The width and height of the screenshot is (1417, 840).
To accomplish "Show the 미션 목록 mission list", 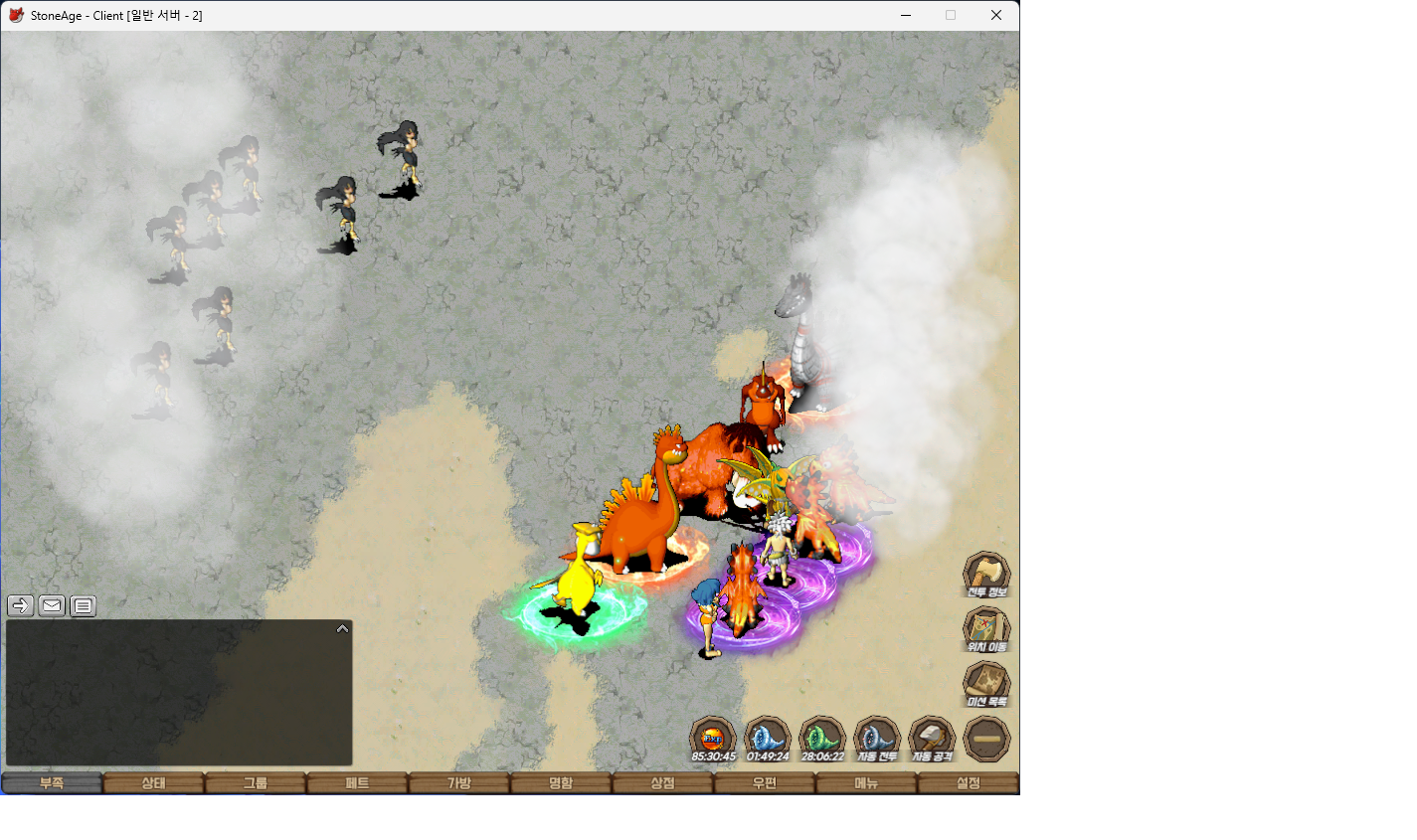I will pyautogui.click(x=986, y=684).
